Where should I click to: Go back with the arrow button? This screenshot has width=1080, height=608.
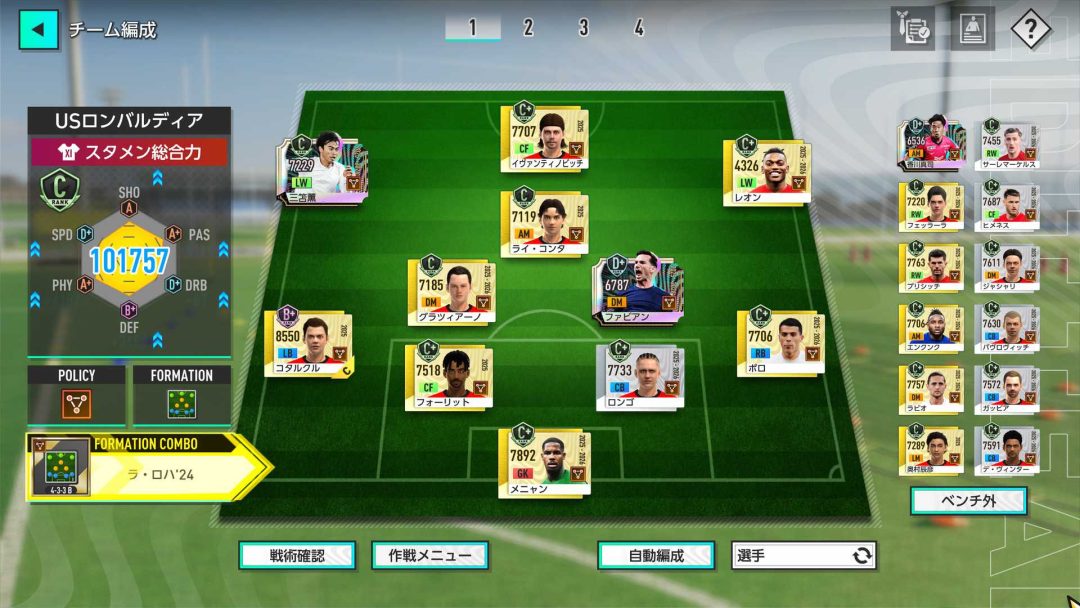(38, 29)
